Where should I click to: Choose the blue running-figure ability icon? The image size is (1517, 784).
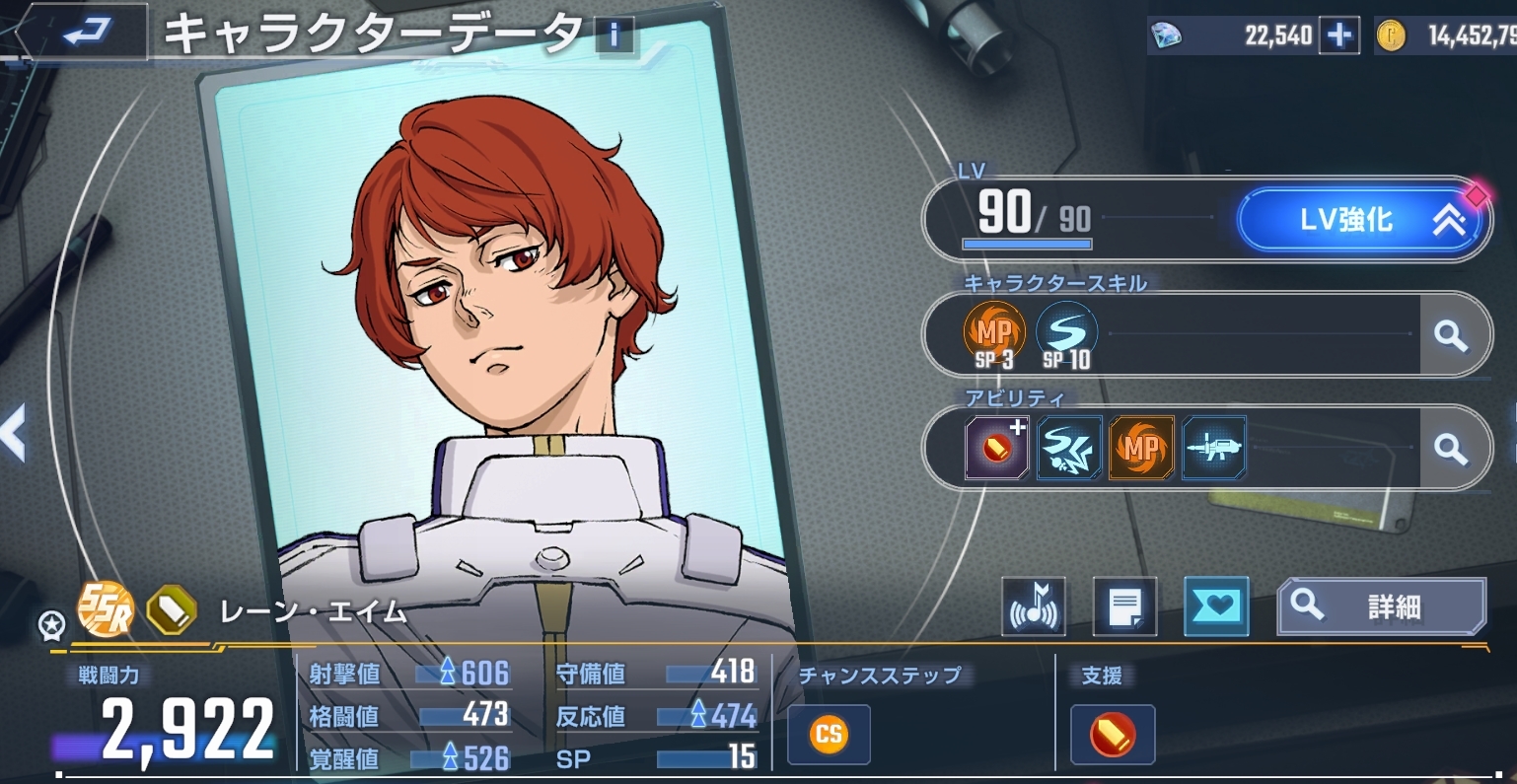click(x=1069, y=448)
